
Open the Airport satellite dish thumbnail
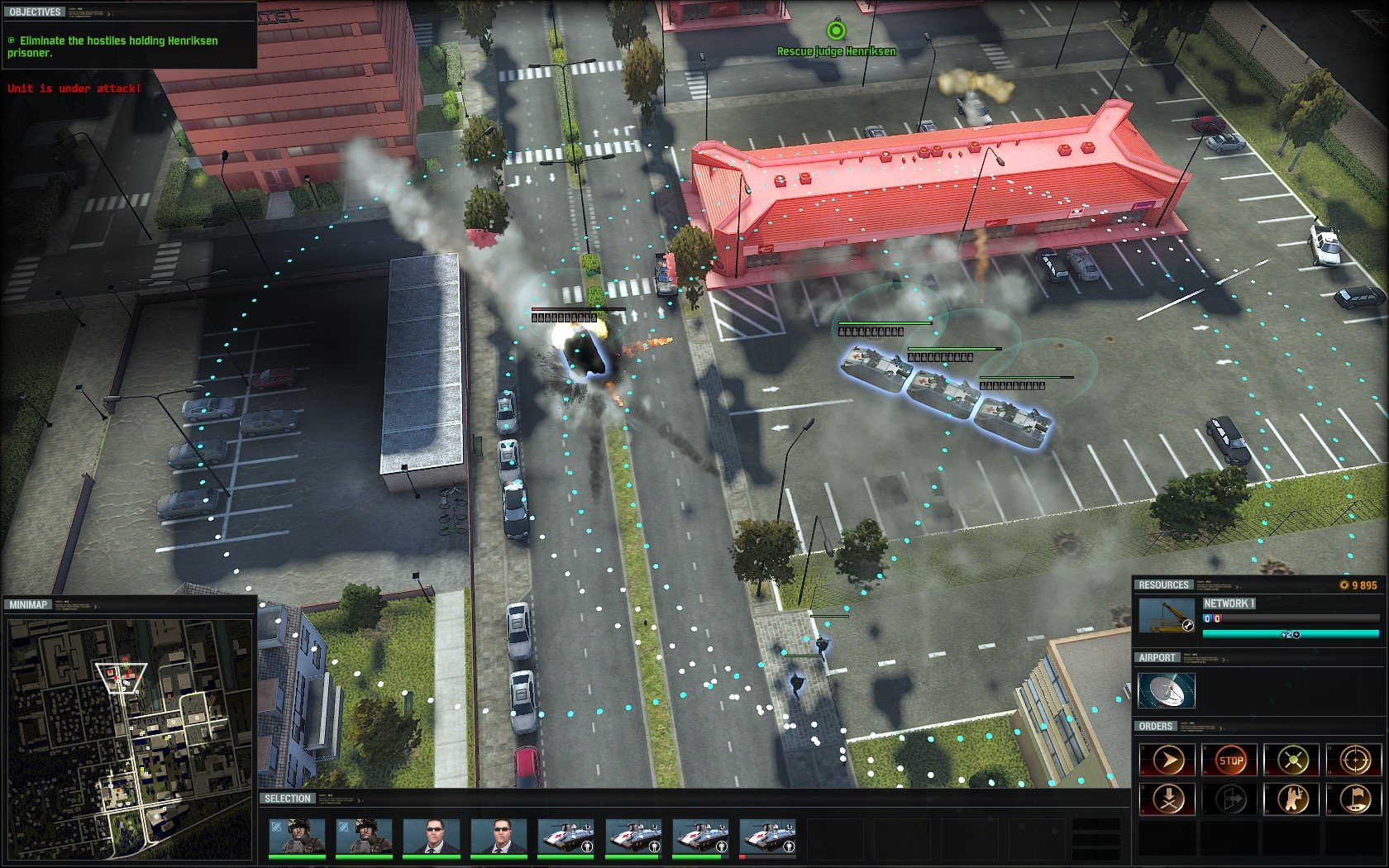point(1166,690)
